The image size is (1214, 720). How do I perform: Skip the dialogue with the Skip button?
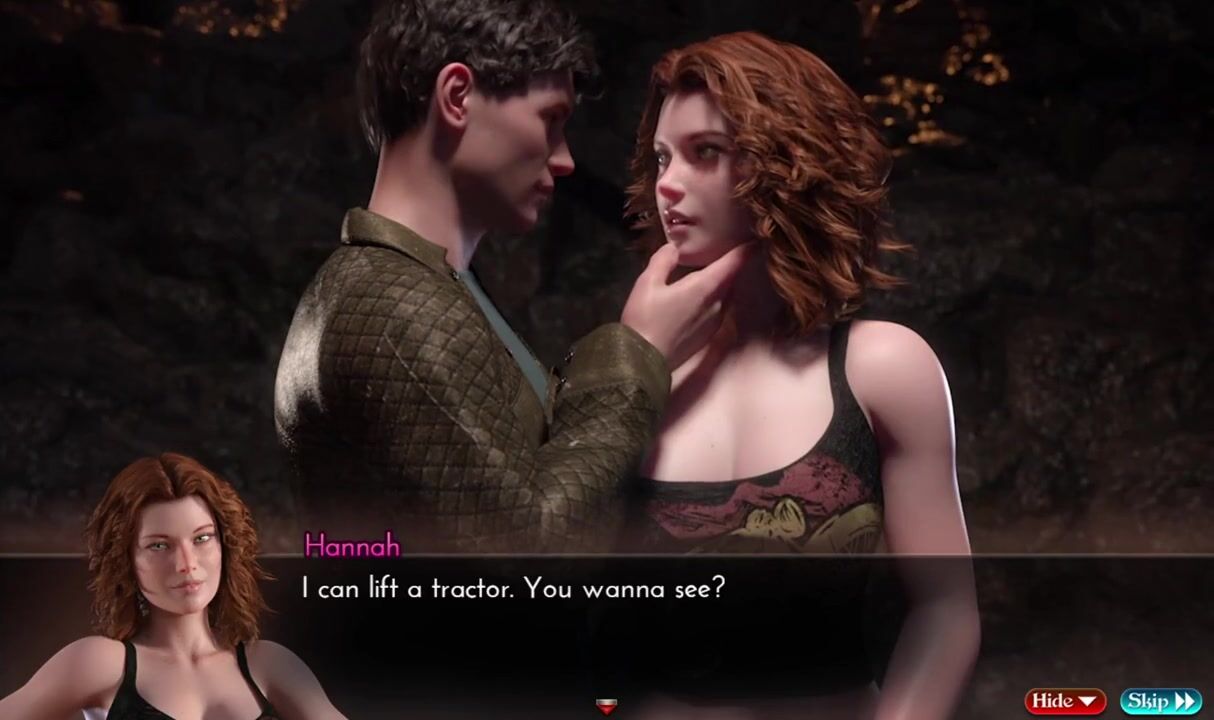pos(1160,701)
